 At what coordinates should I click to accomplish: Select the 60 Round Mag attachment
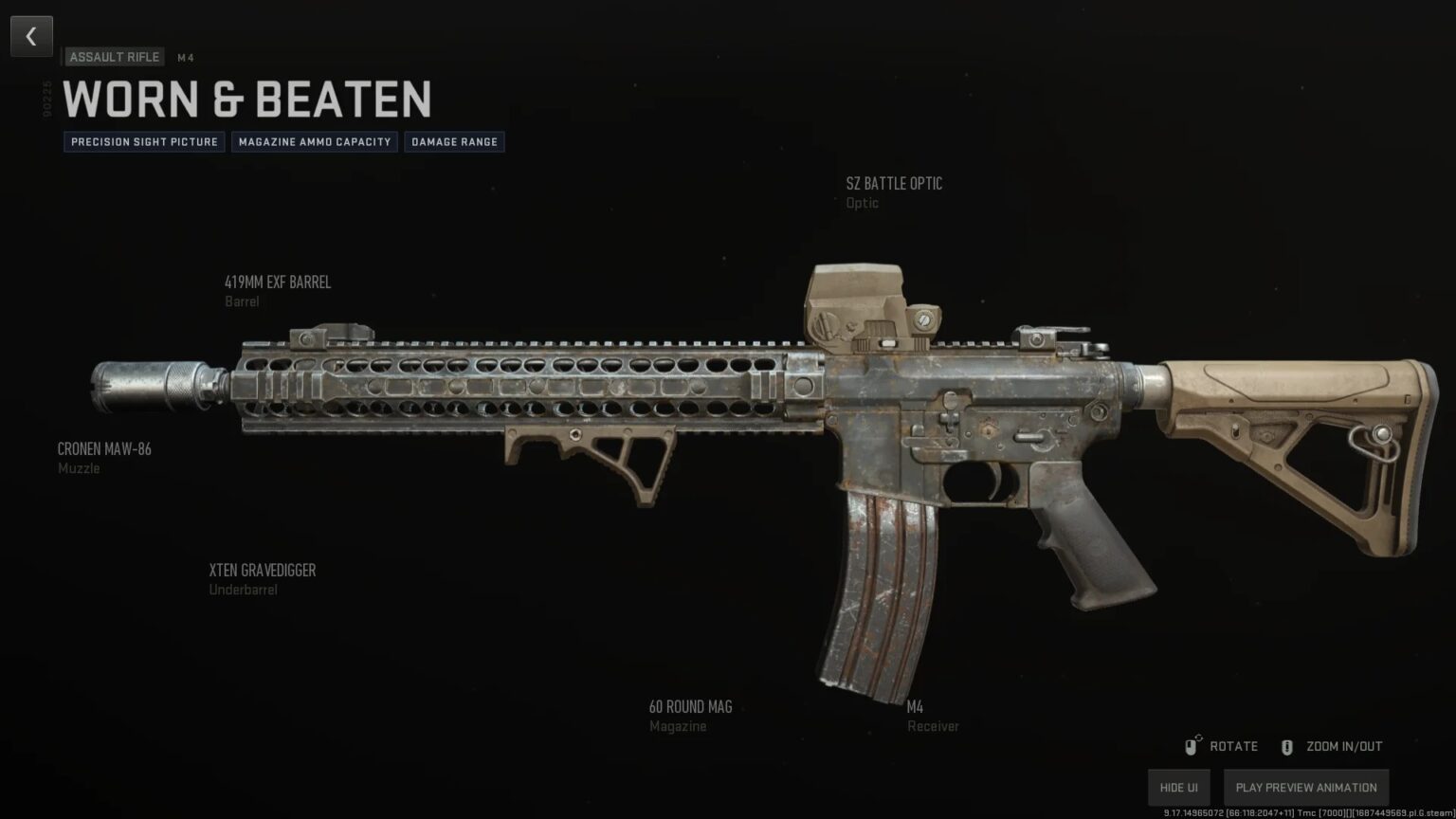pyautogui.click(x=691, y=706)
